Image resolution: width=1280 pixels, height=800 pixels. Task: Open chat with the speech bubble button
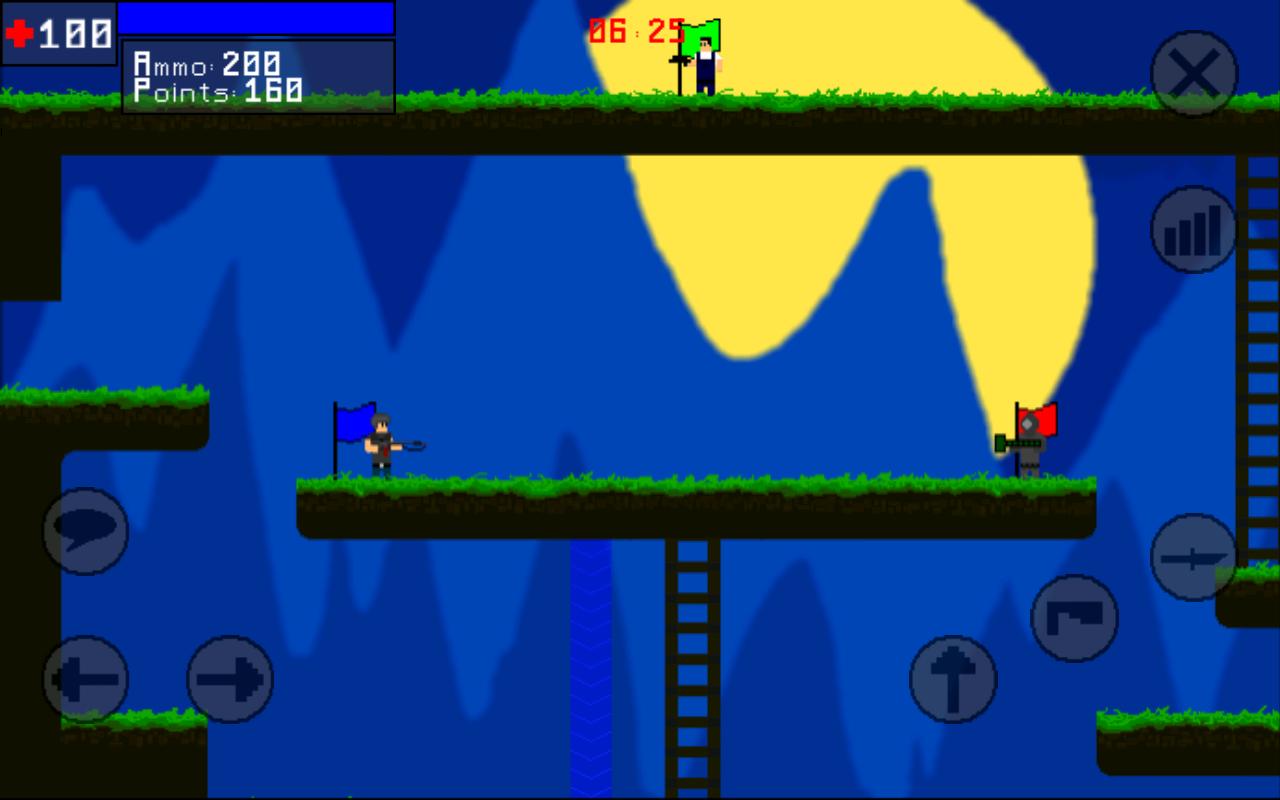[85, 531]
